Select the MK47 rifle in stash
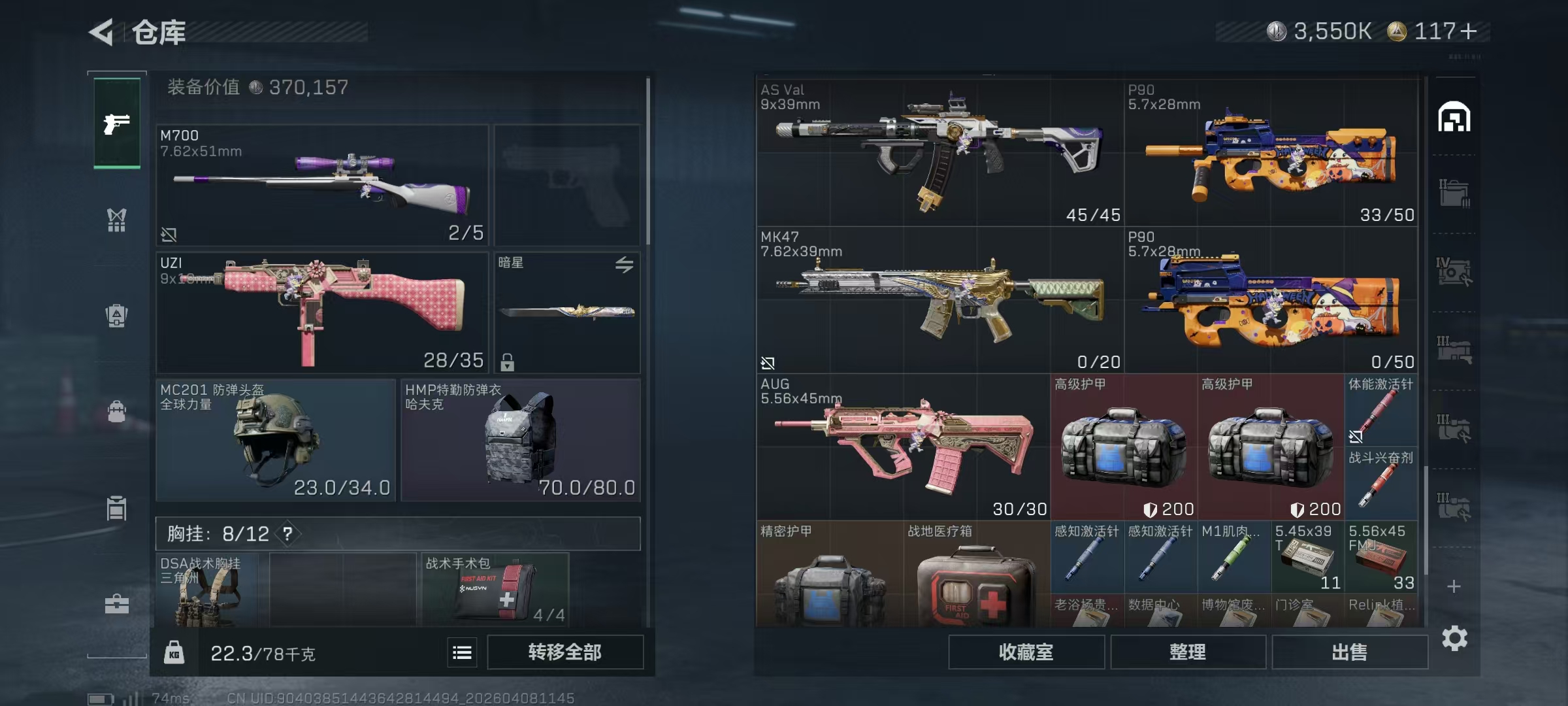 (939, 299)
